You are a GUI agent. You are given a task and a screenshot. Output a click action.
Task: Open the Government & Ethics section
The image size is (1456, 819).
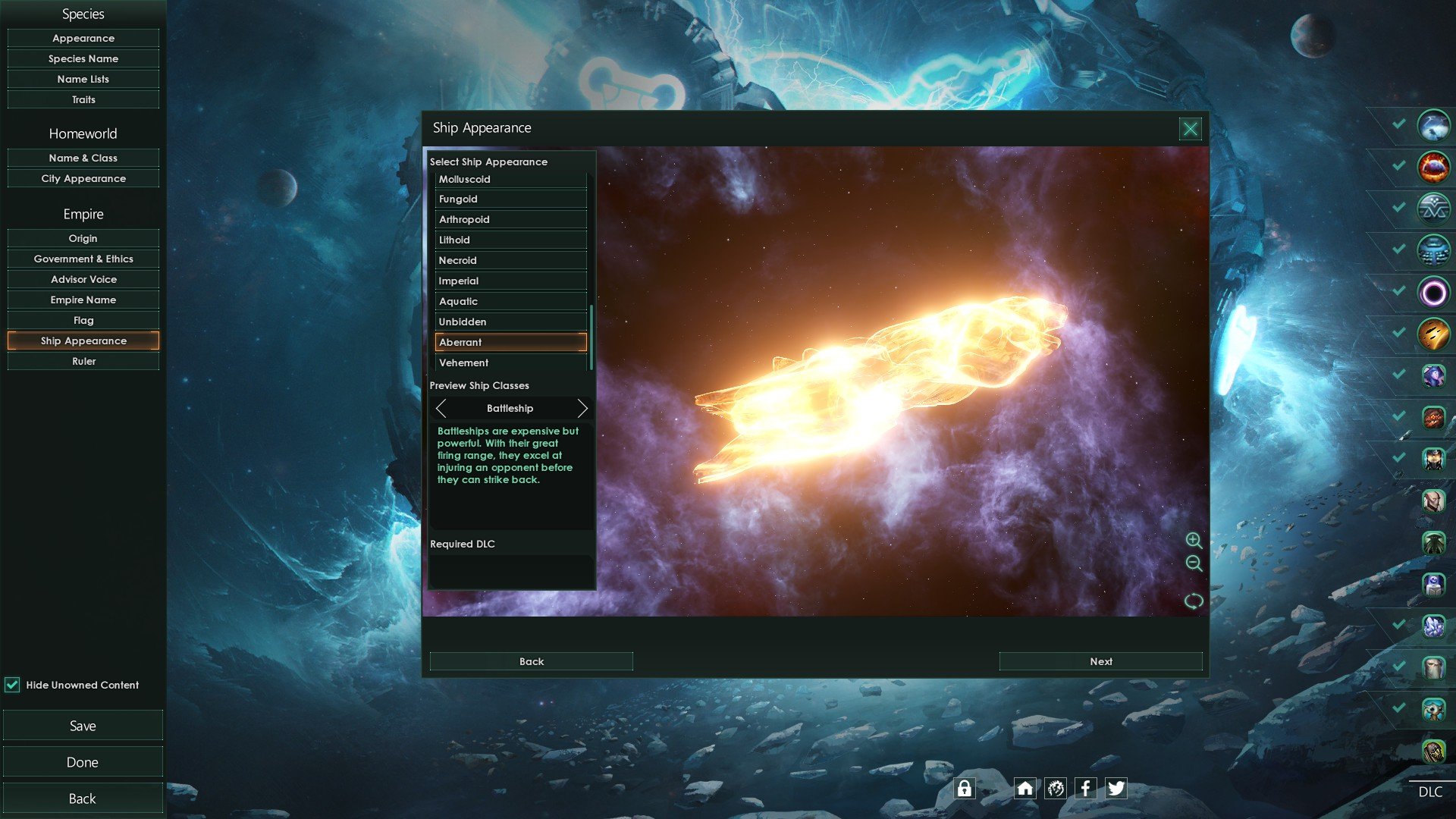point(83,259)
